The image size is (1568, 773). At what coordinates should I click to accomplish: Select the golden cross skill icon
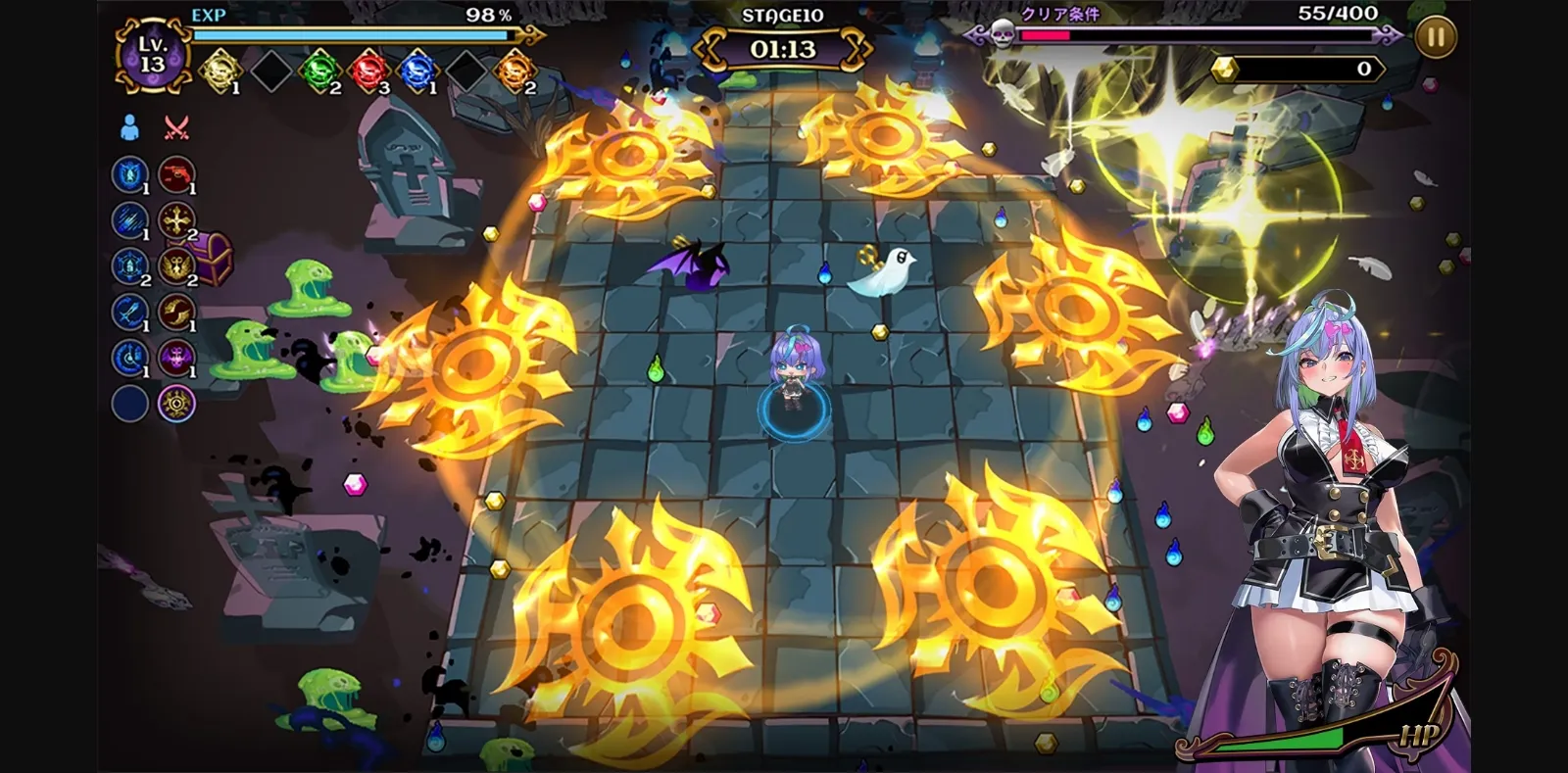click(176, 220)
